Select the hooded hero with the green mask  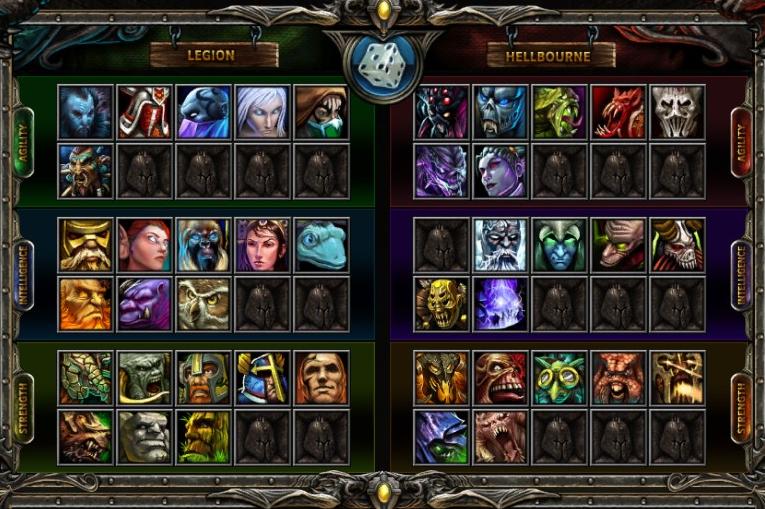(x=321, y=112)
